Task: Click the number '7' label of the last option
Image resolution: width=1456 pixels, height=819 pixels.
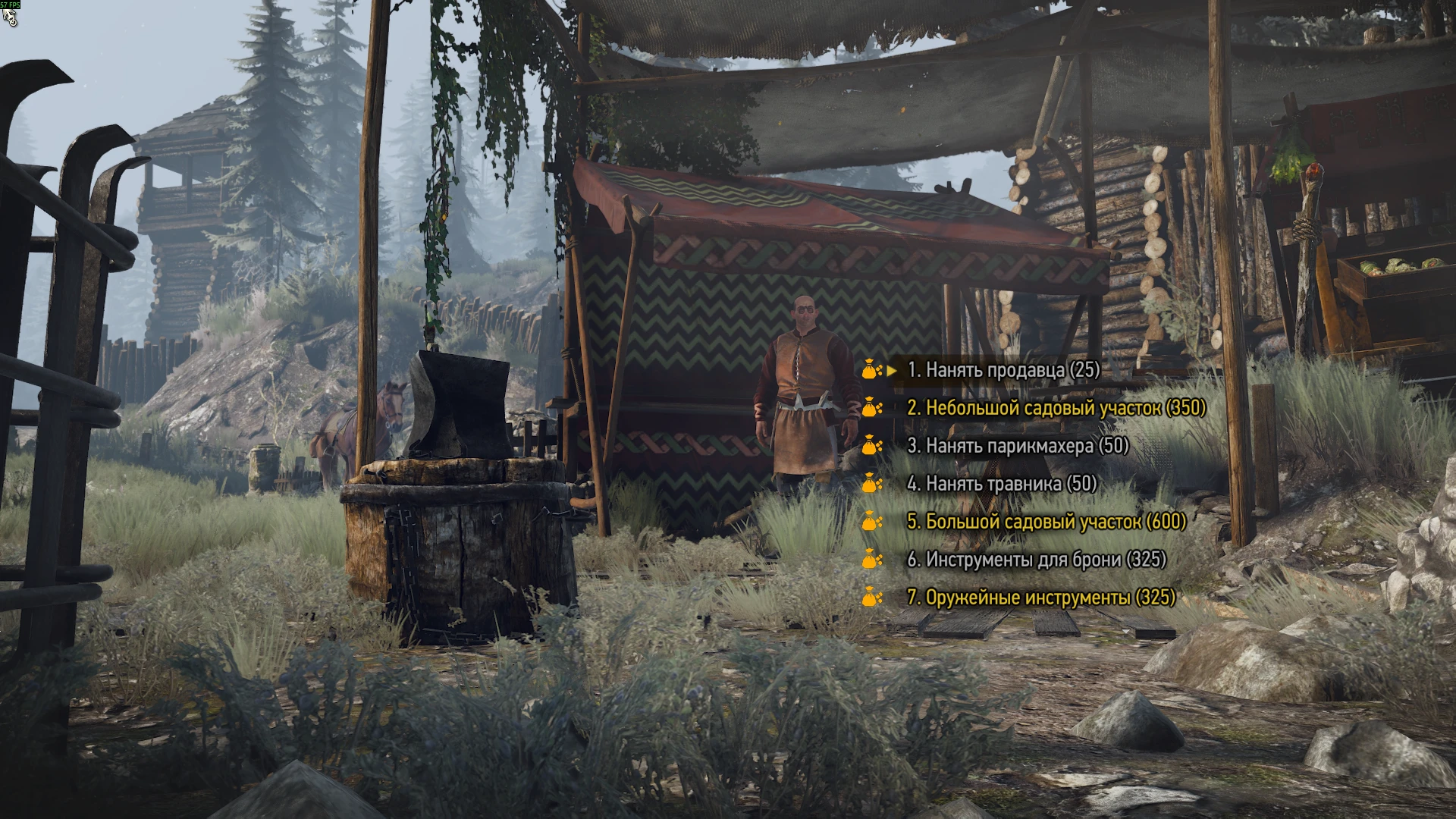Action: (912, 598)
